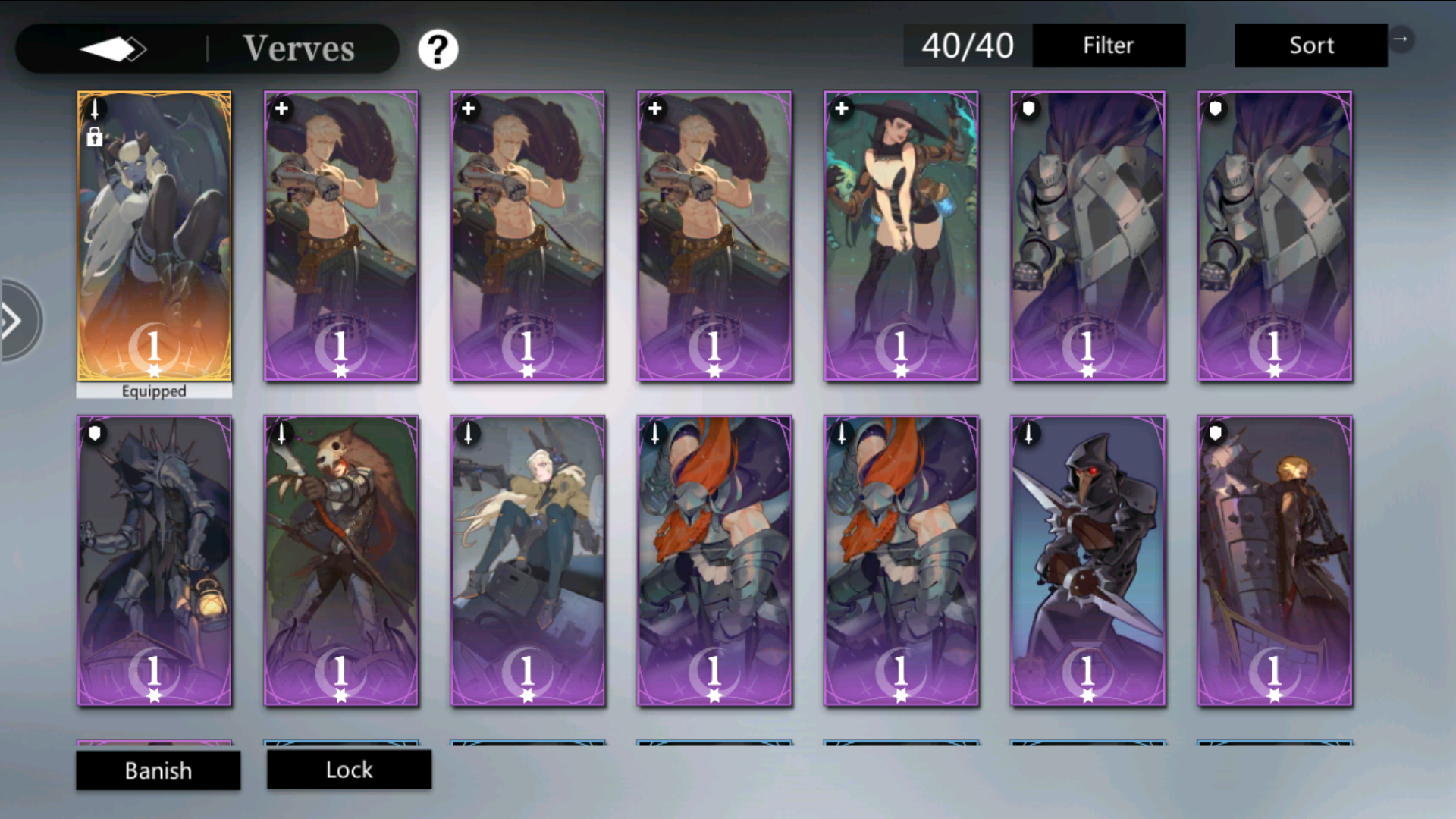The width and height of the screenshot is (1456, 819).
Task: Toggle the Lock option for selected card
Action: (x=349, y=770)
